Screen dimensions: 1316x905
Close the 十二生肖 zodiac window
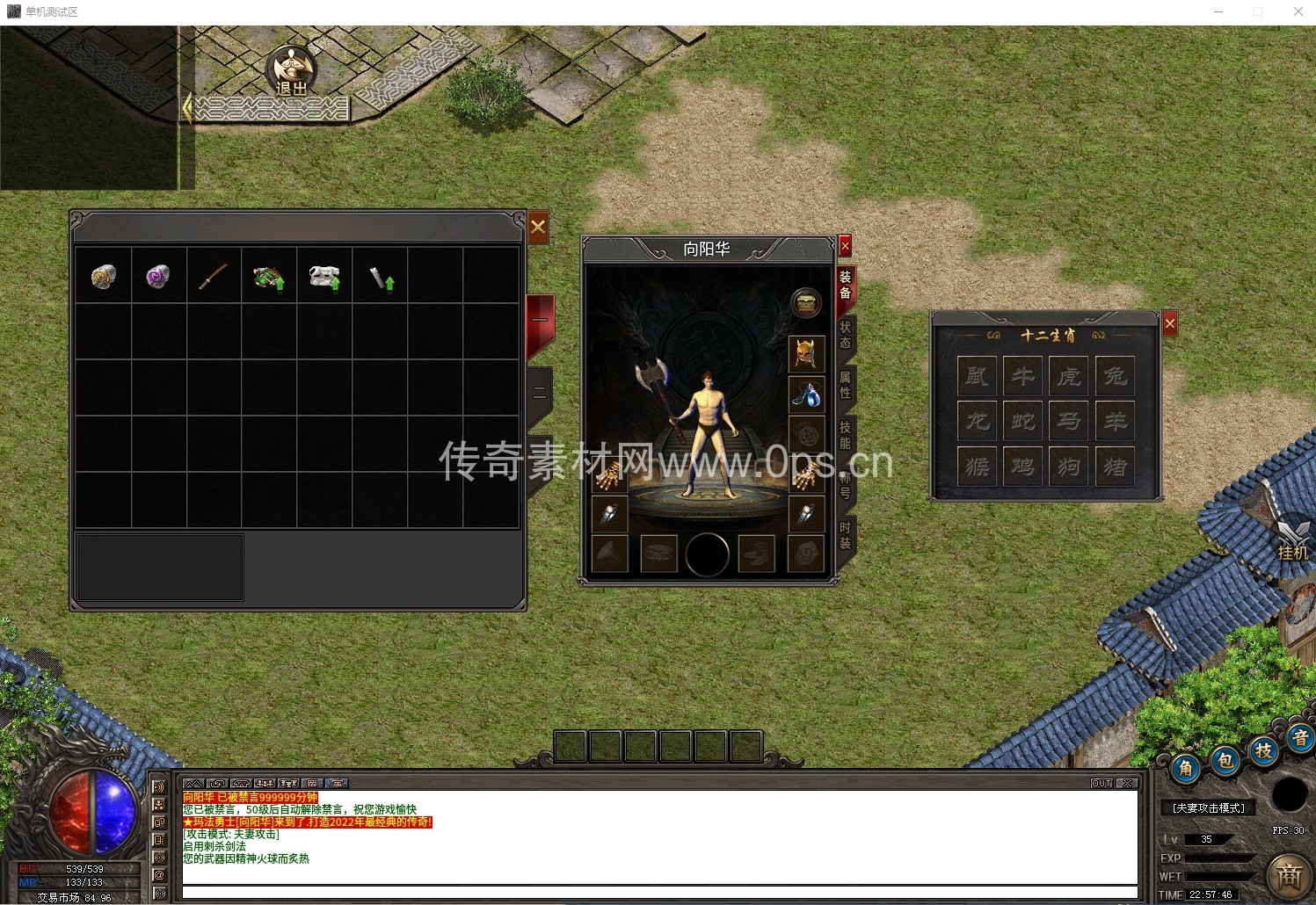point(1169,324)
